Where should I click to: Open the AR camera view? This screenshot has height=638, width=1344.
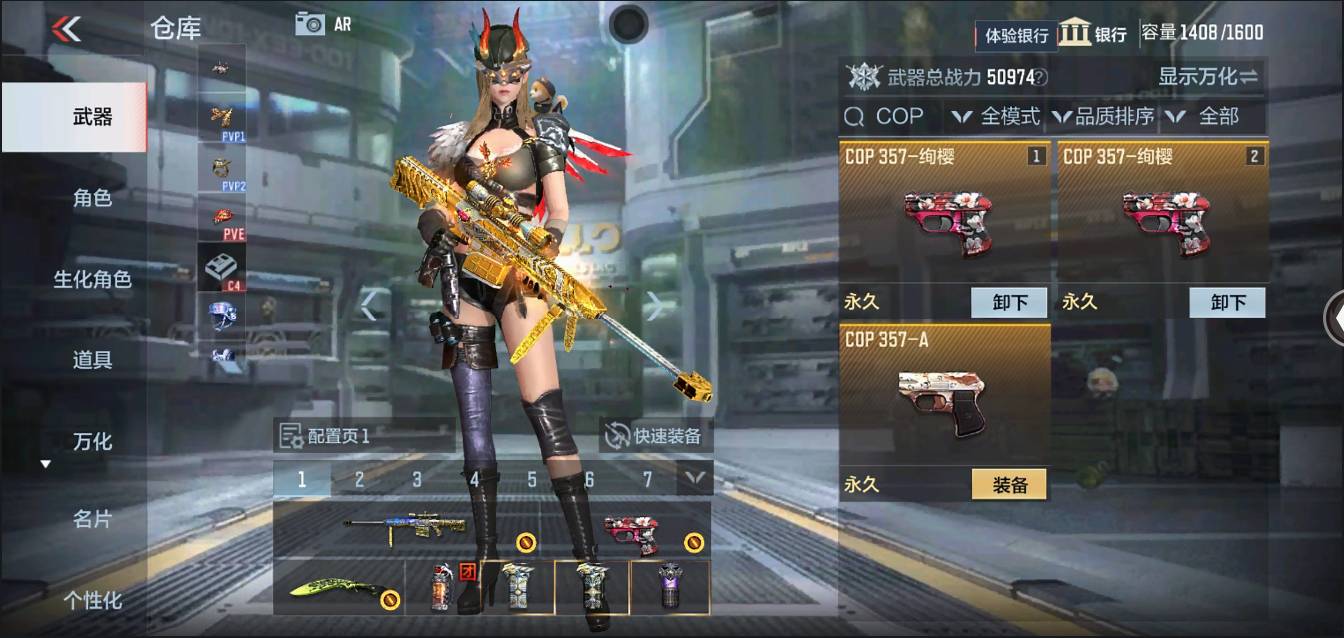pos(322,24)
